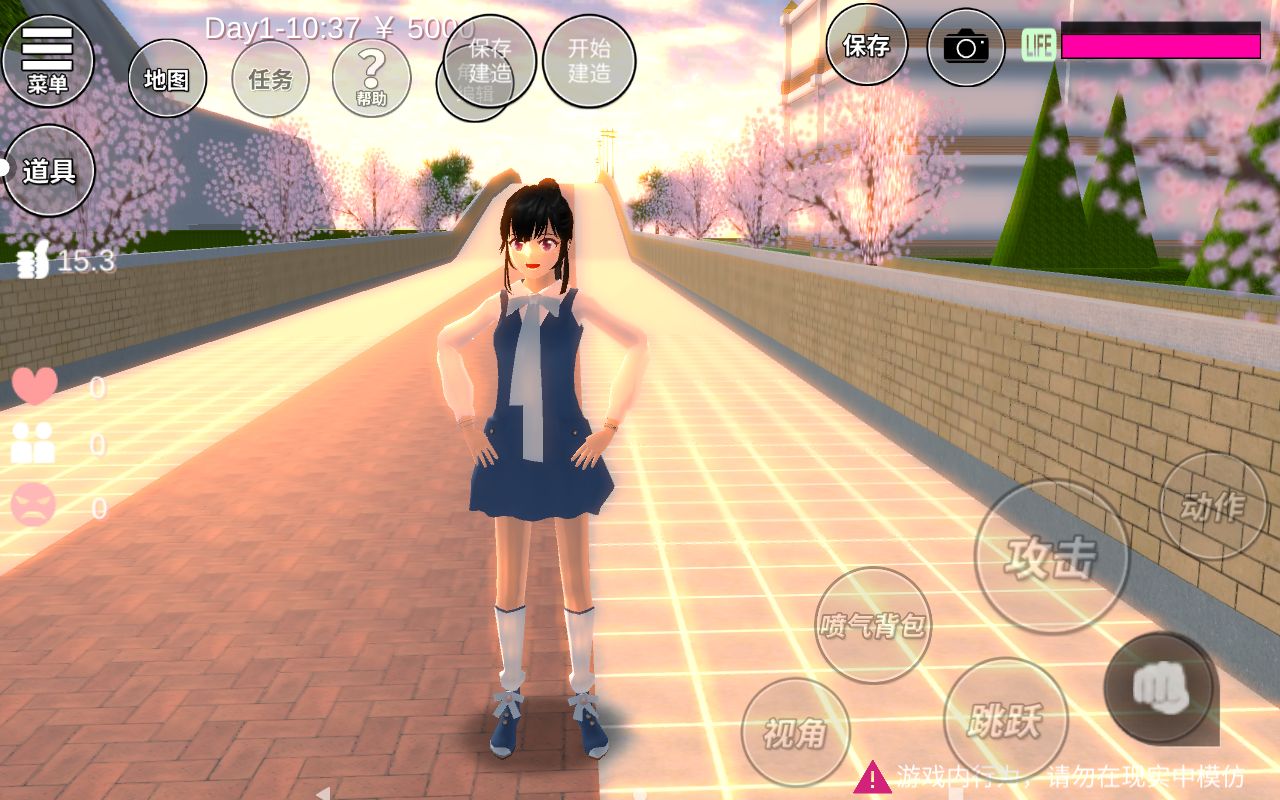The height and width of the screenshot is (800, 1280).
Task: Open the 动作 actions button
Action: (x=1212, y=506)
